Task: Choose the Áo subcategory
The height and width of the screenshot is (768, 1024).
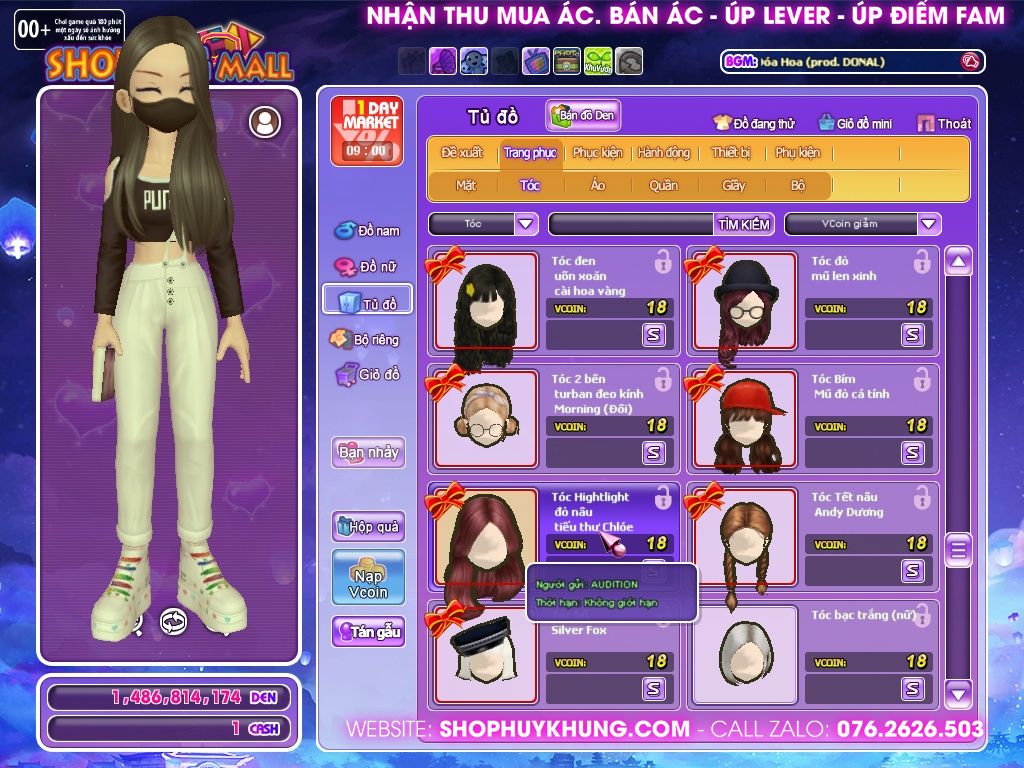Action: click(x=598, y=185)
